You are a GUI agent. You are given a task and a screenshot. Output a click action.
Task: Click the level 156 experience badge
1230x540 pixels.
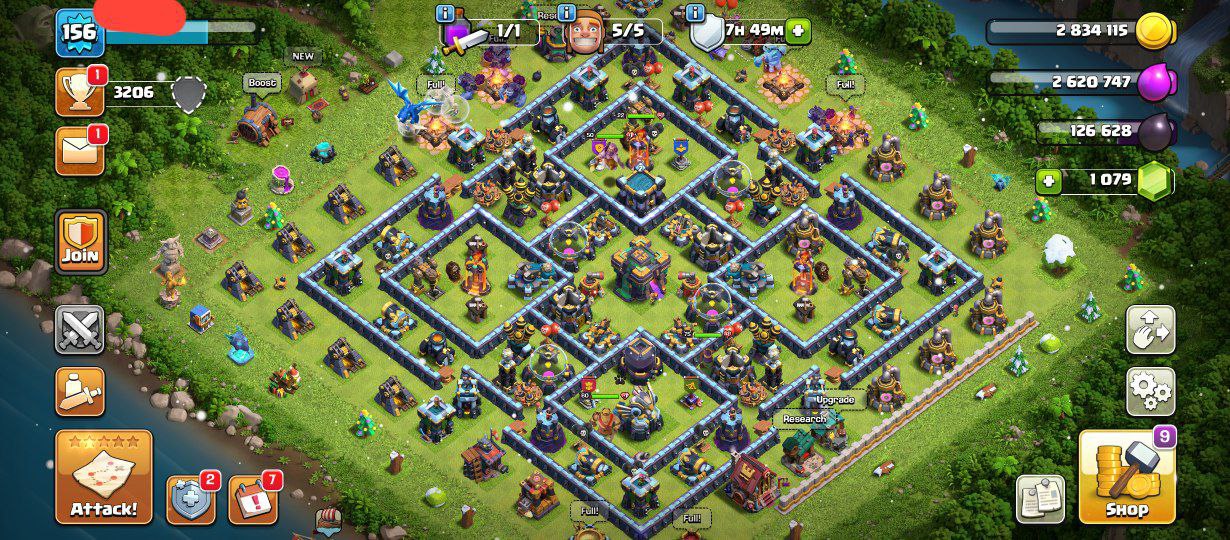point(80,33)
